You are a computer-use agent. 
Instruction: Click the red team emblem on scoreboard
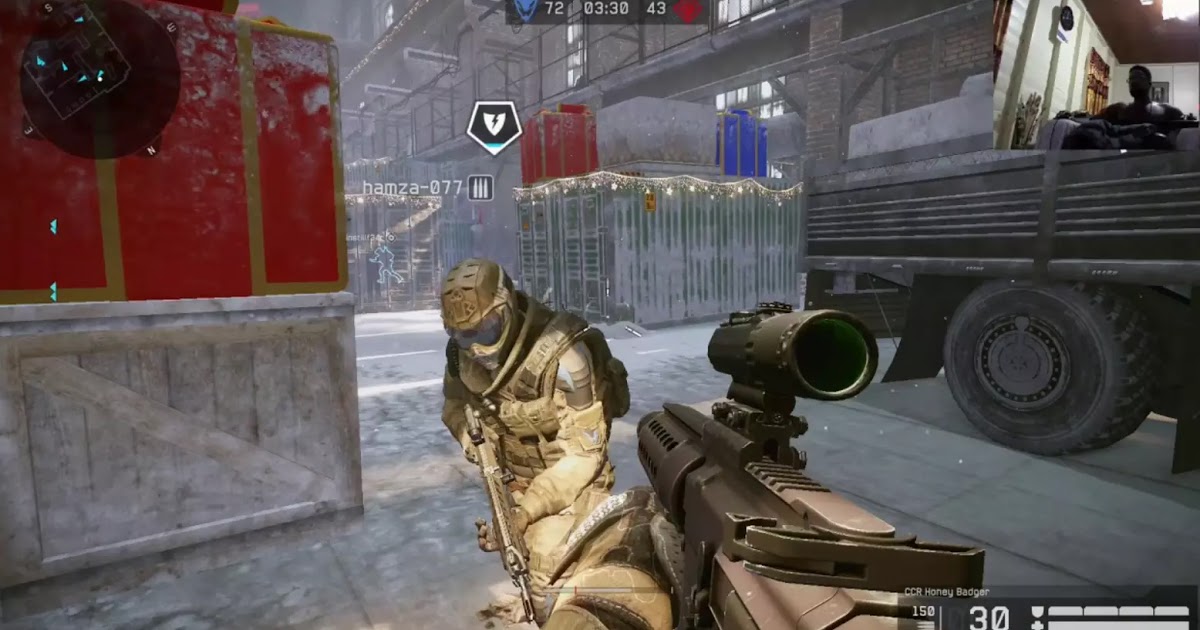[686, 10]
